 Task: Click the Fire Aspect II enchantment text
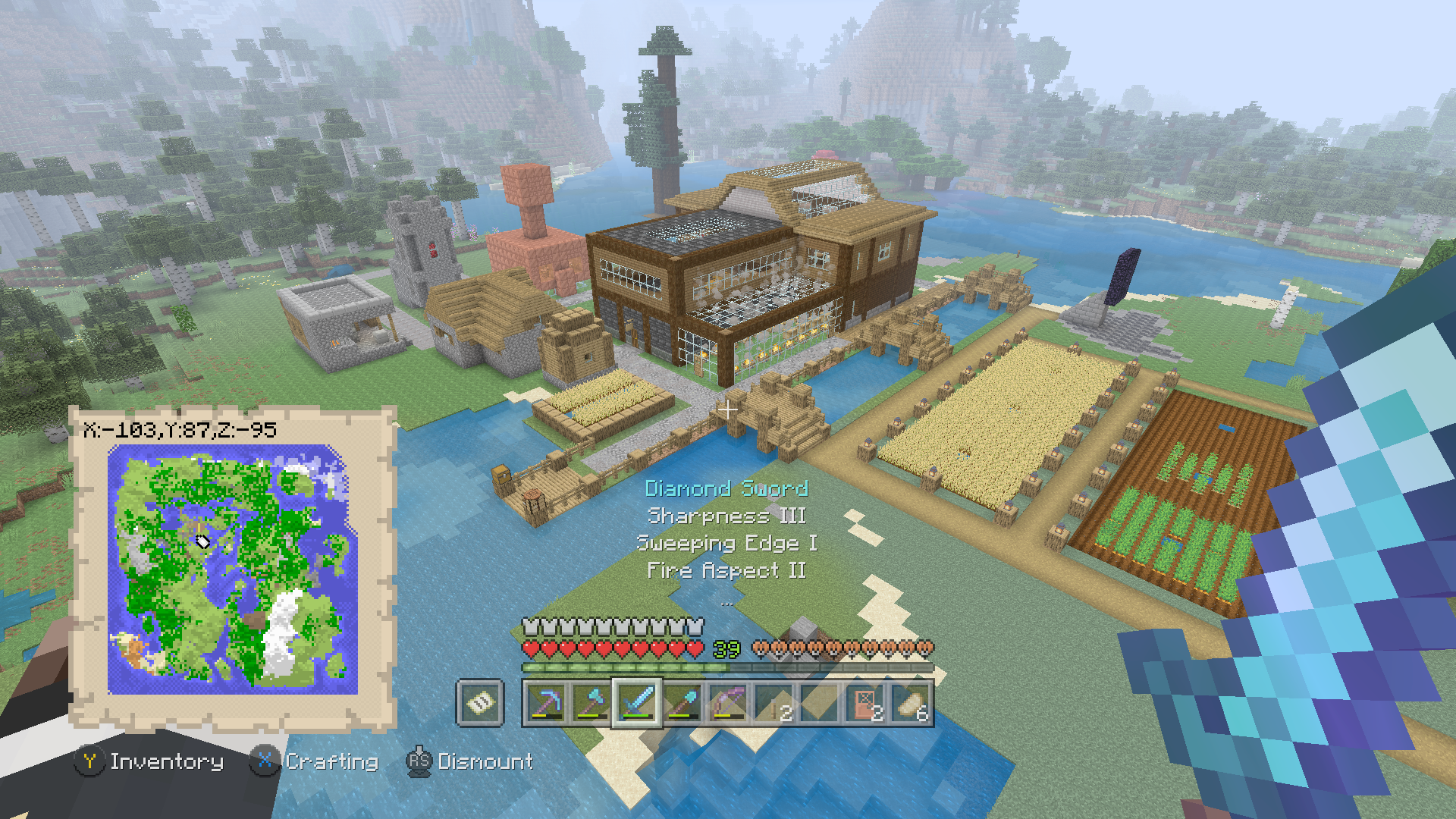coord(726,570)
